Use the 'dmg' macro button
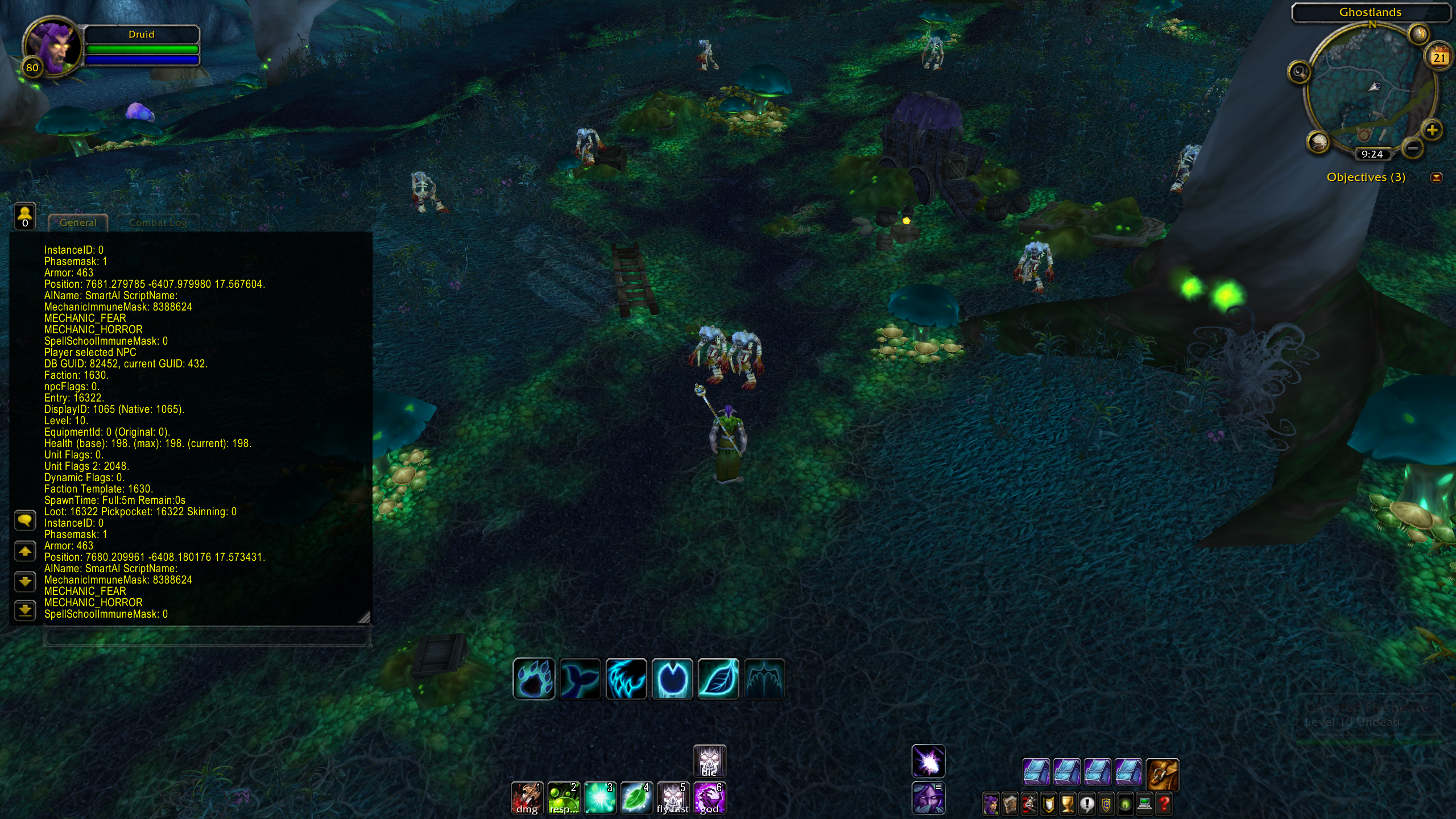The height and width of the screenshot is (819, 1456). (x=527, y=798)
